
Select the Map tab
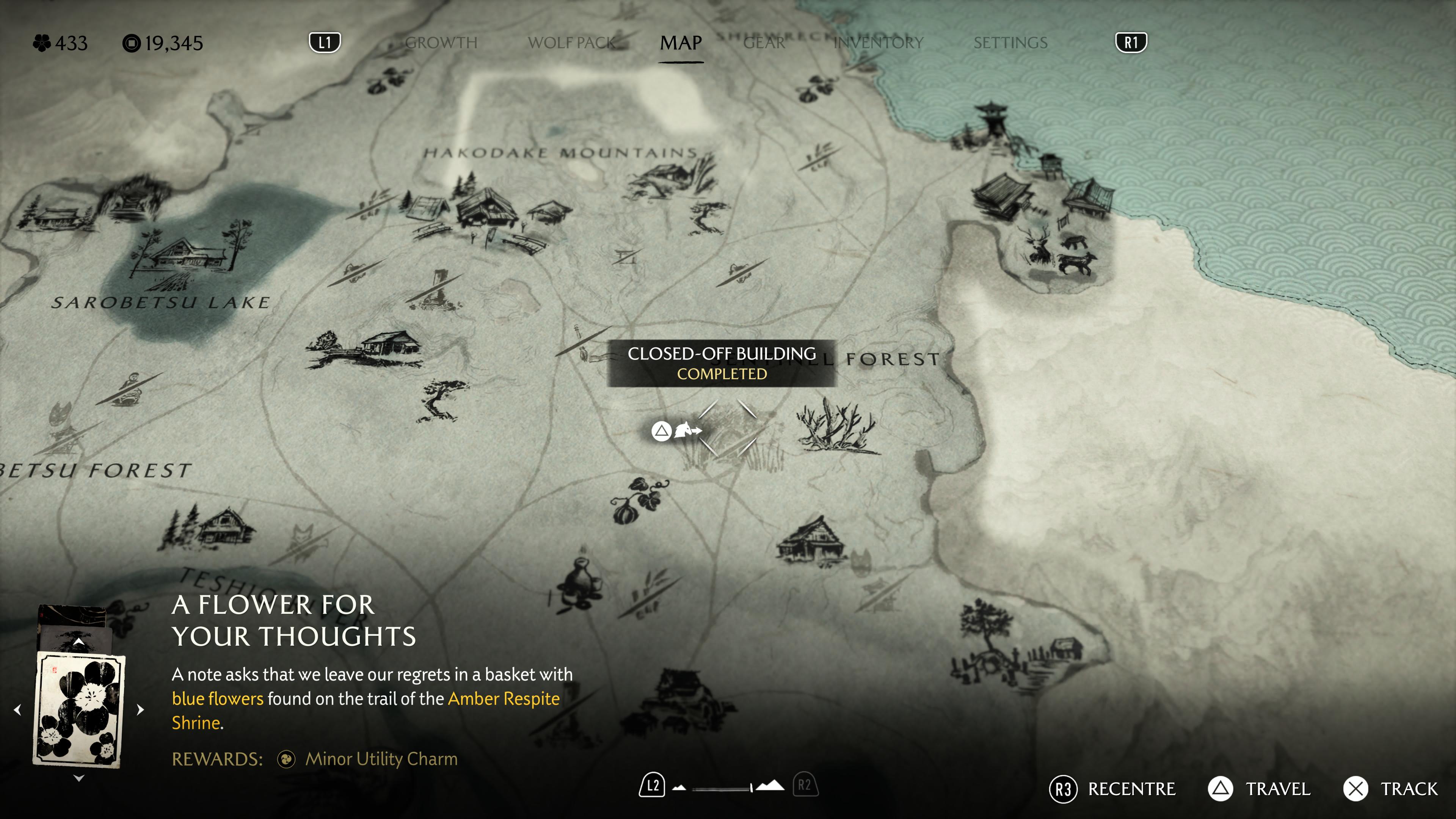[x=681, y=43]
